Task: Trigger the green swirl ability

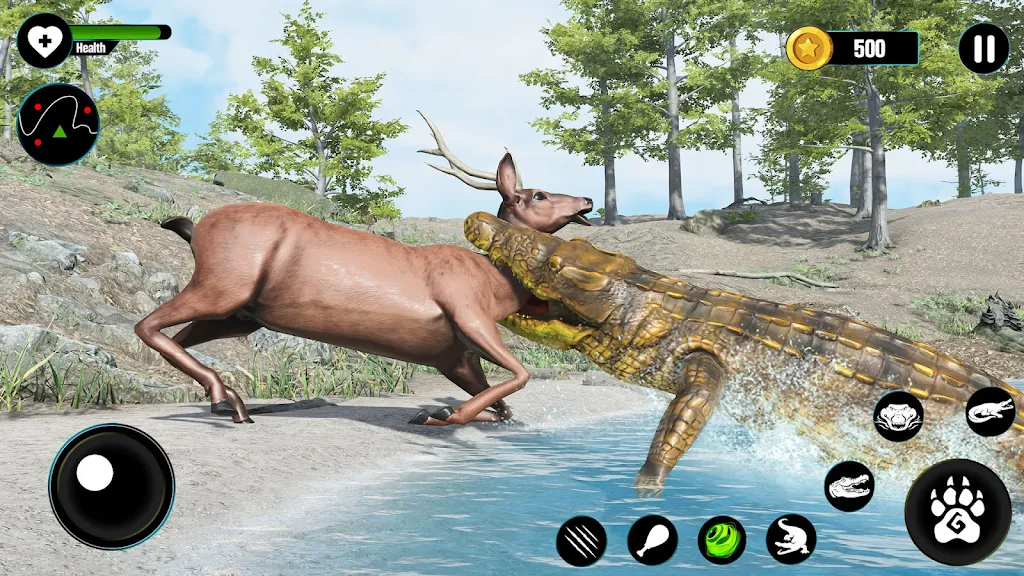Action: pos(722,540)
